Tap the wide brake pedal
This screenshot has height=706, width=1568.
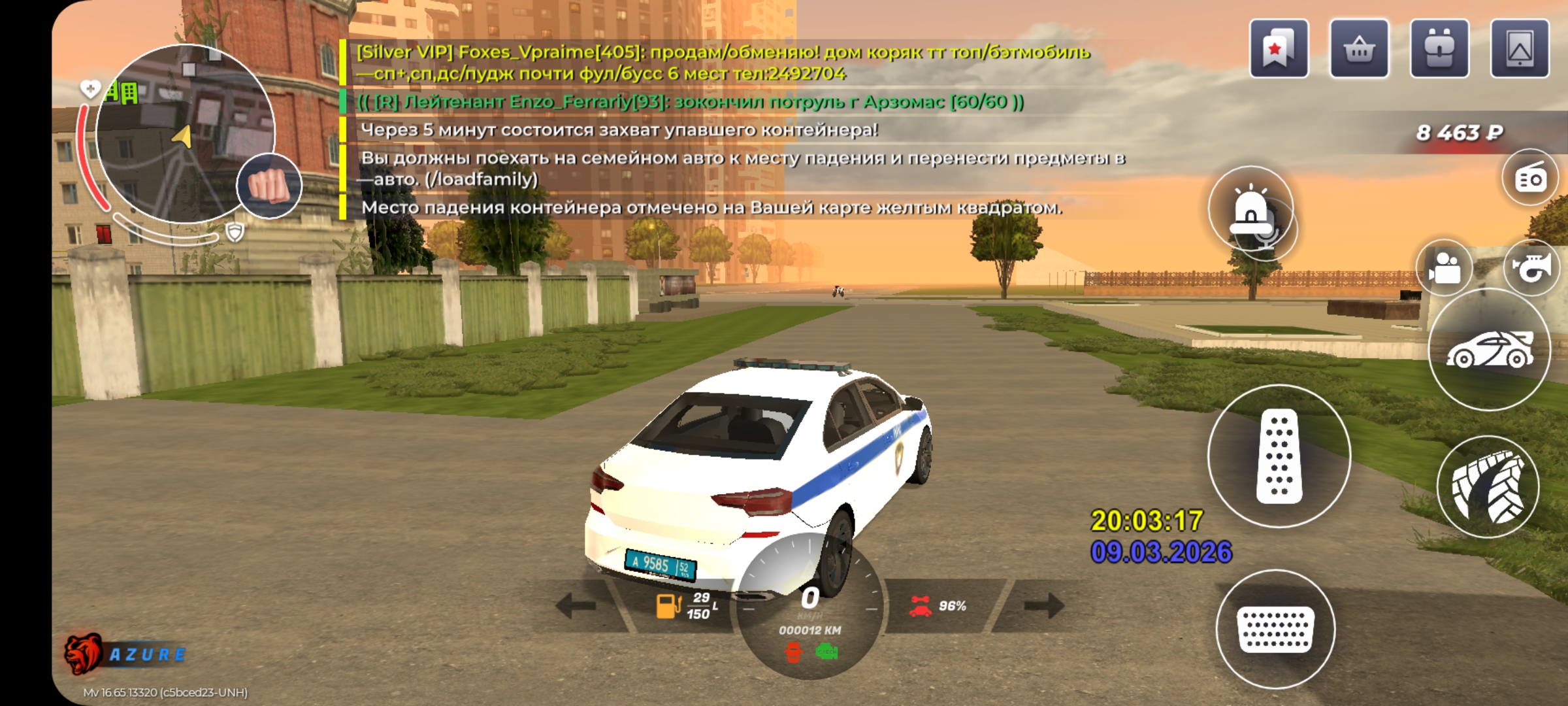coord(1275,629)
